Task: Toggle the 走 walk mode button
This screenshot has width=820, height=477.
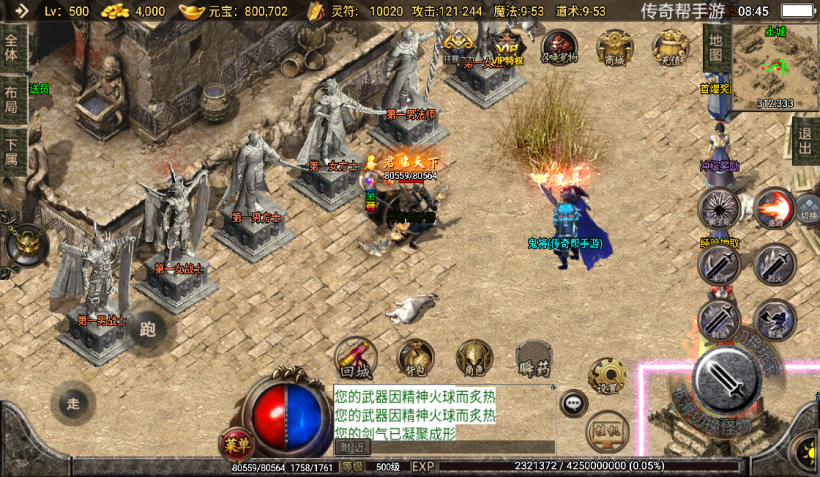Action: [x=73, y=404]
